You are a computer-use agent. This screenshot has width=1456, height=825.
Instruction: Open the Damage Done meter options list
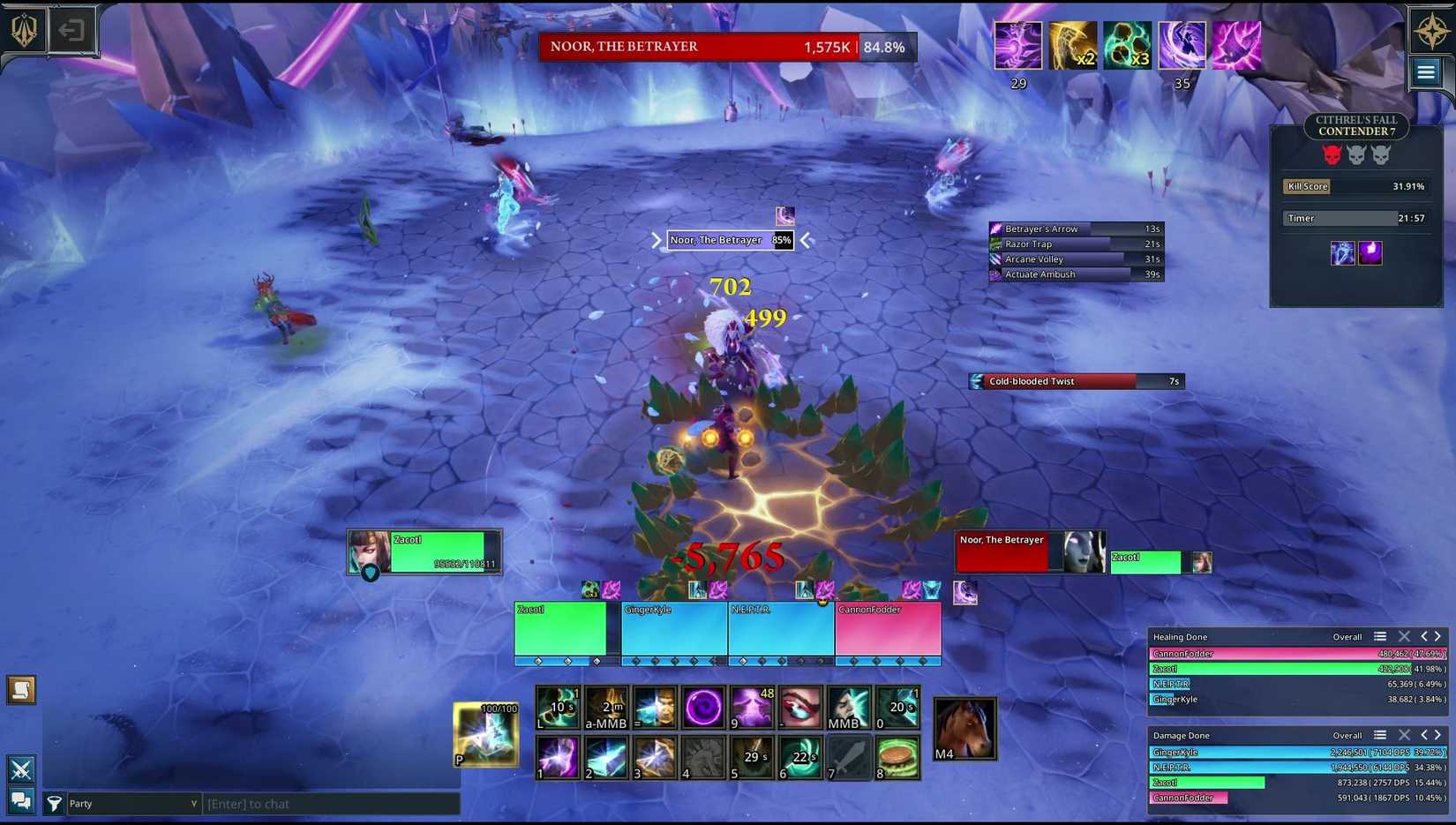pyautogui.click(x=1380, y=735)
